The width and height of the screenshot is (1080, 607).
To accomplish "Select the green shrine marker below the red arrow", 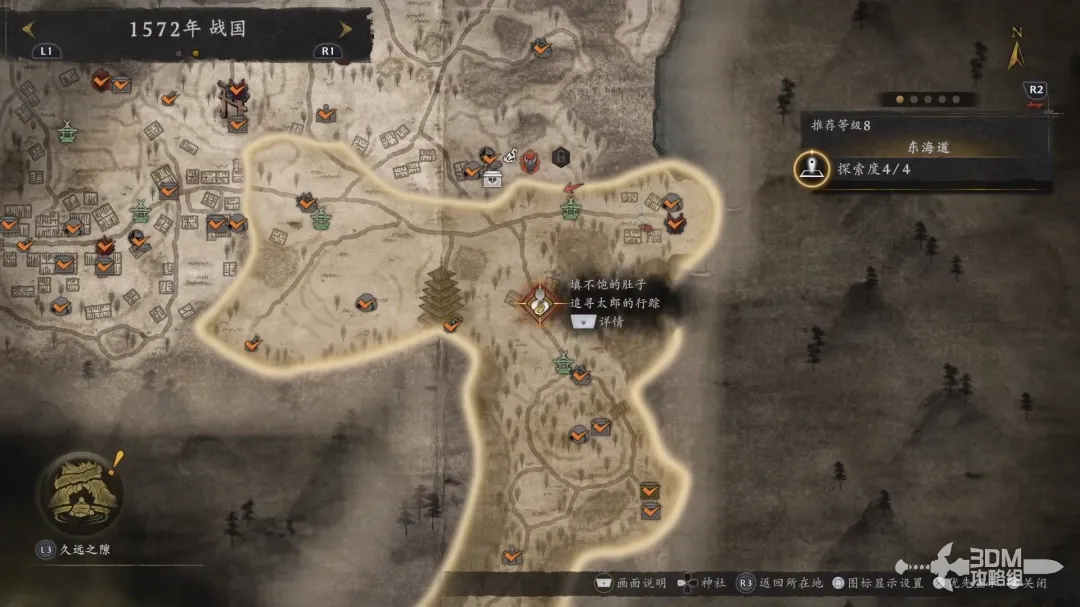I will pos(570,209).
